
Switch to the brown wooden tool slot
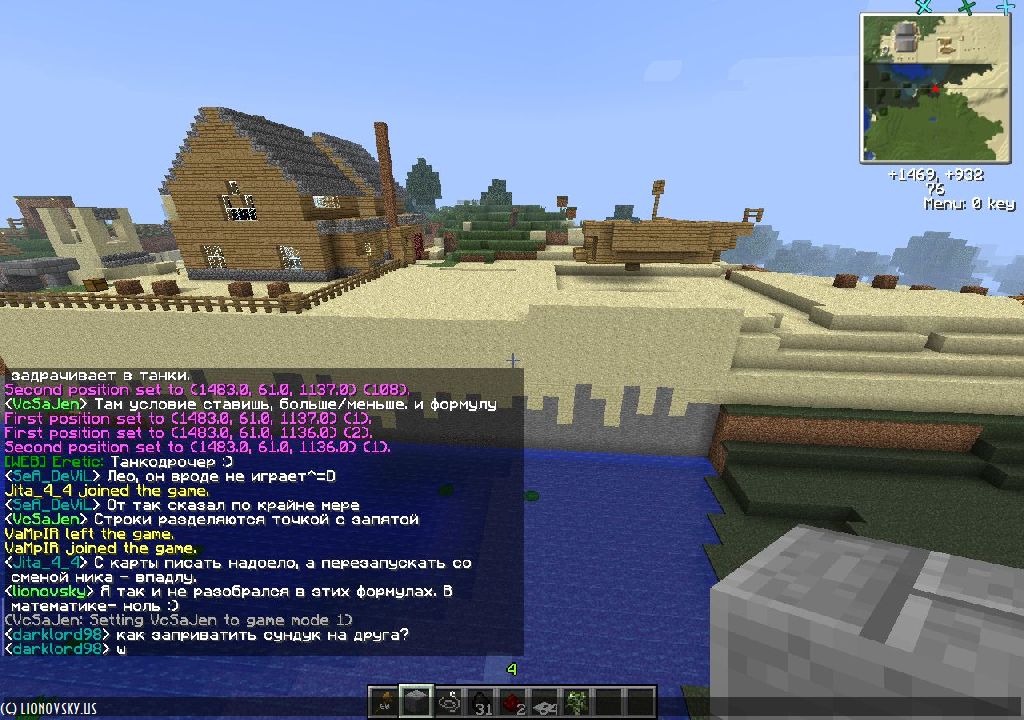(383, 702)
